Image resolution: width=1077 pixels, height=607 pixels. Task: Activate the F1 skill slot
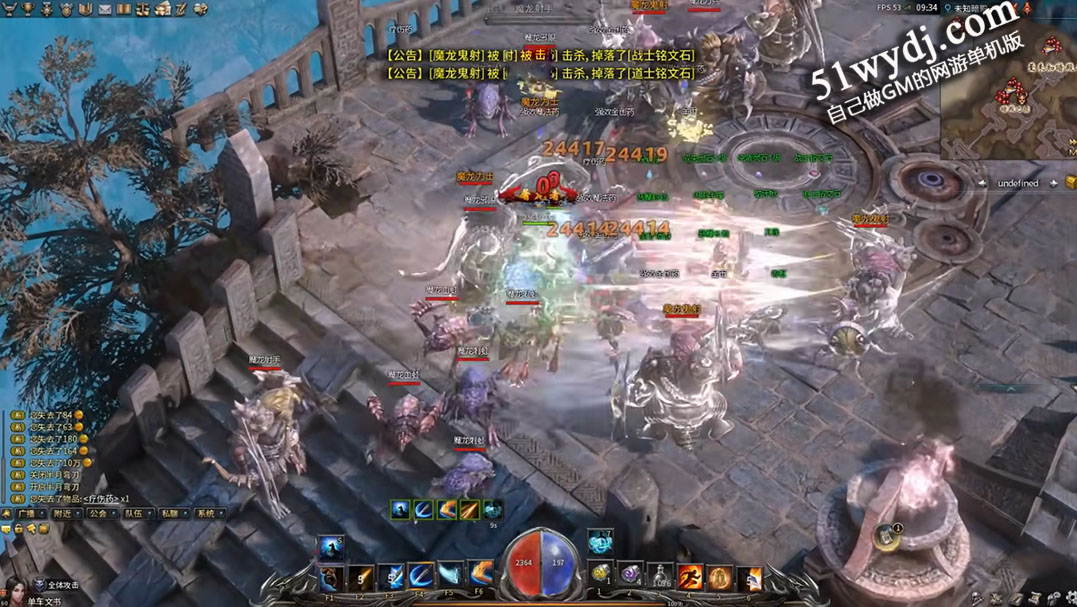[330, 577]
